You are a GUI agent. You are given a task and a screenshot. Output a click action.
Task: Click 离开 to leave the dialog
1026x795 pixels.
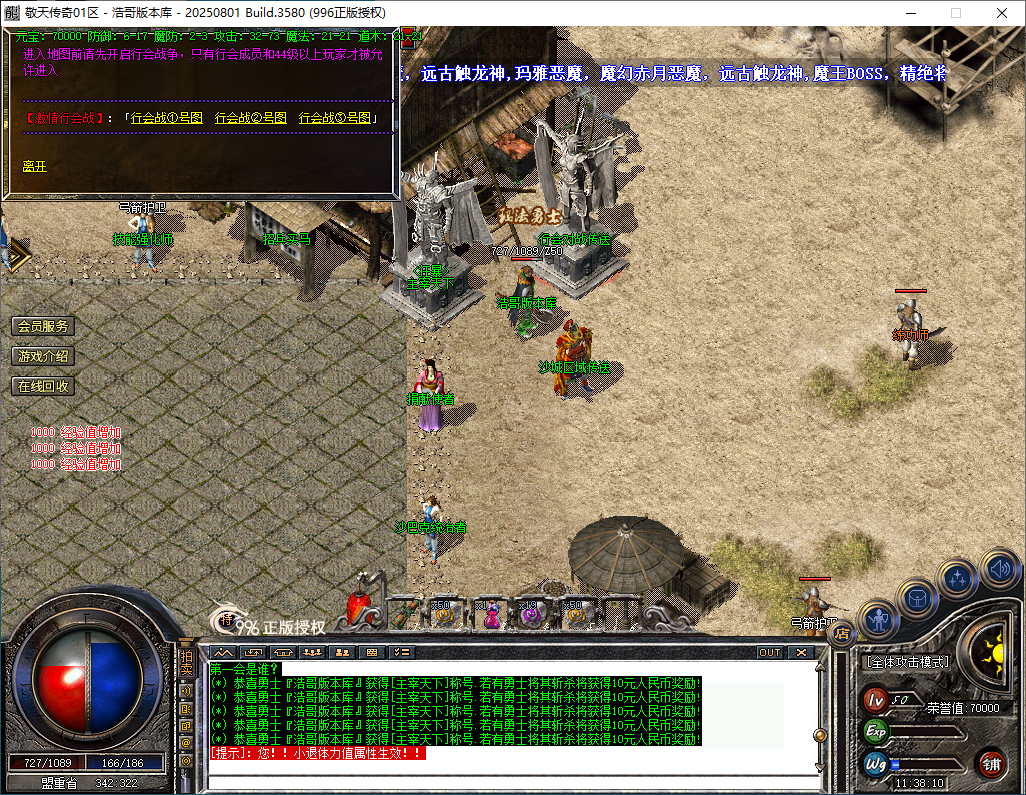[35, 166]
